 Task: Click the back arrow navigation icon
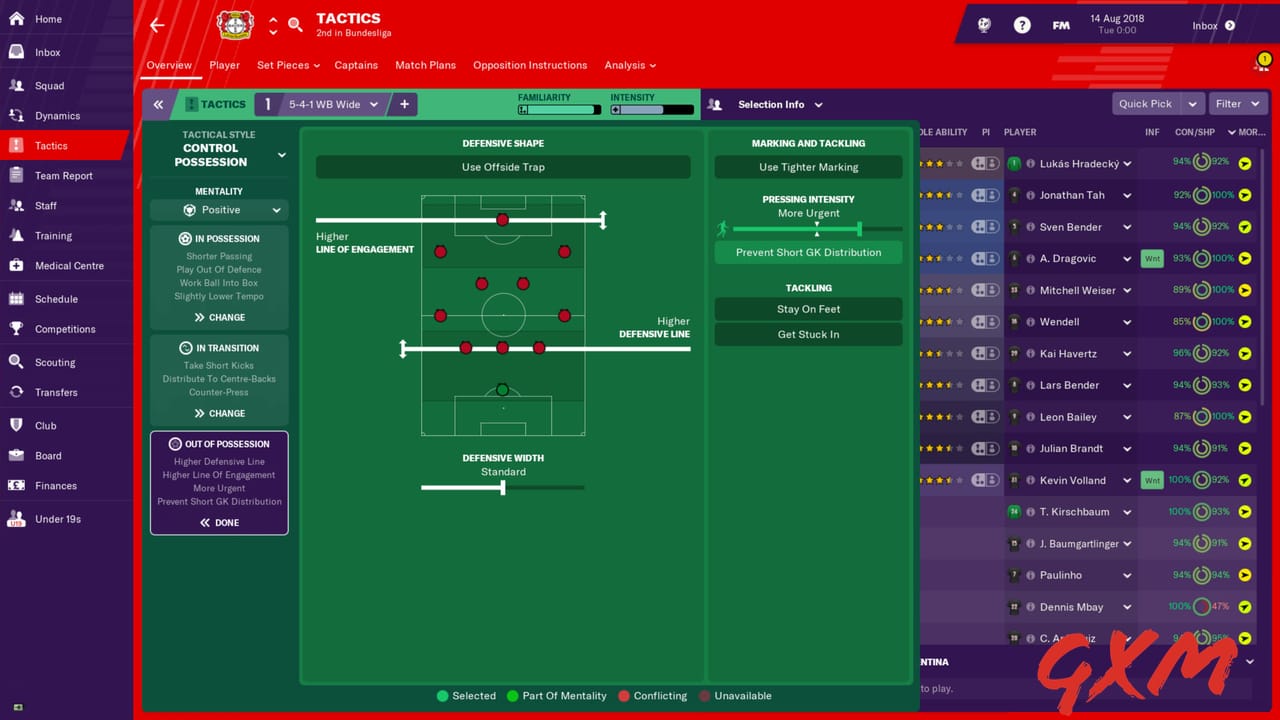[157, 24]
